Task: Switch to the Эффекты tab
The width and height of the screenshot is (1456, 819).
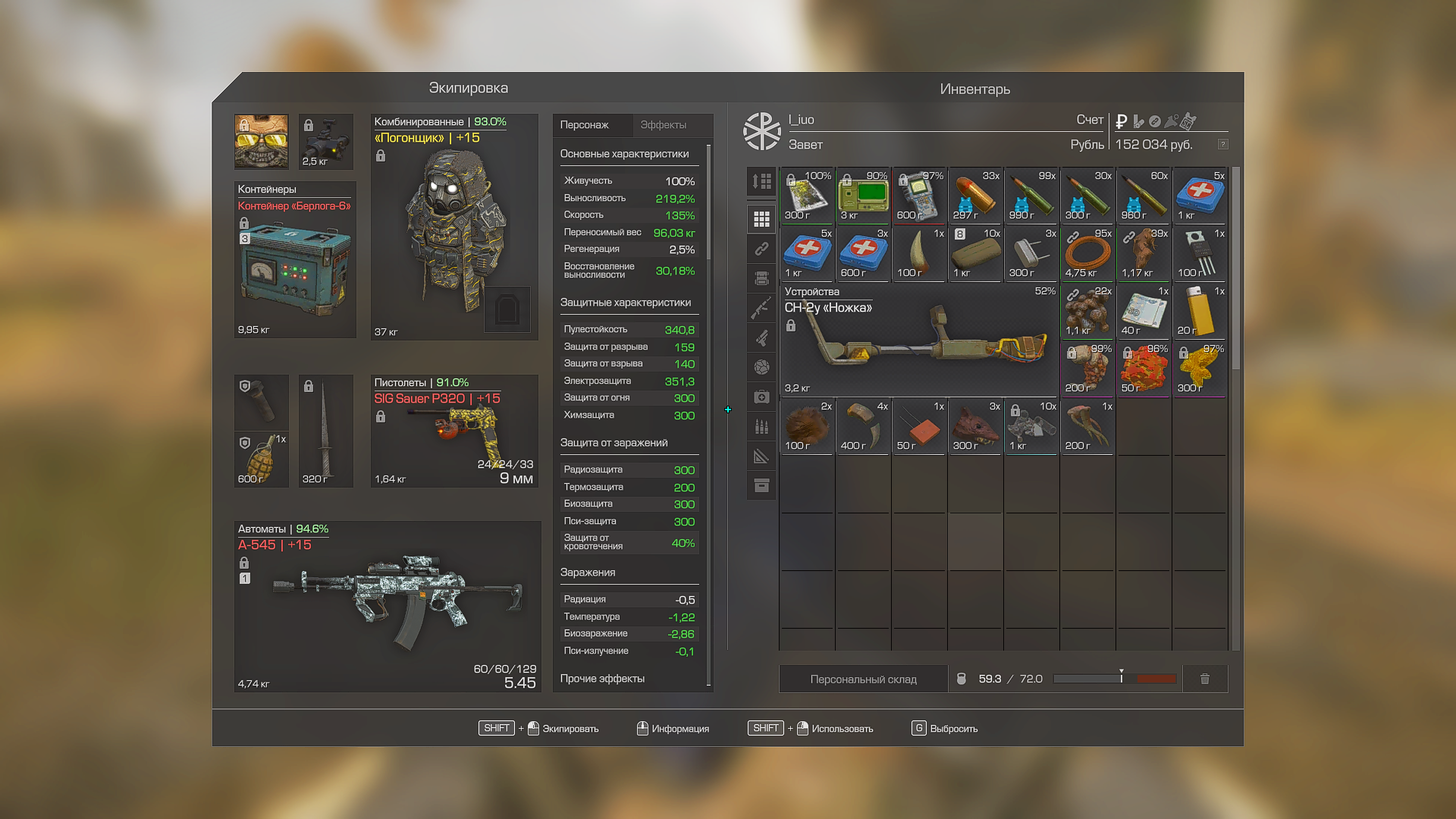Action: pos(663,125)
